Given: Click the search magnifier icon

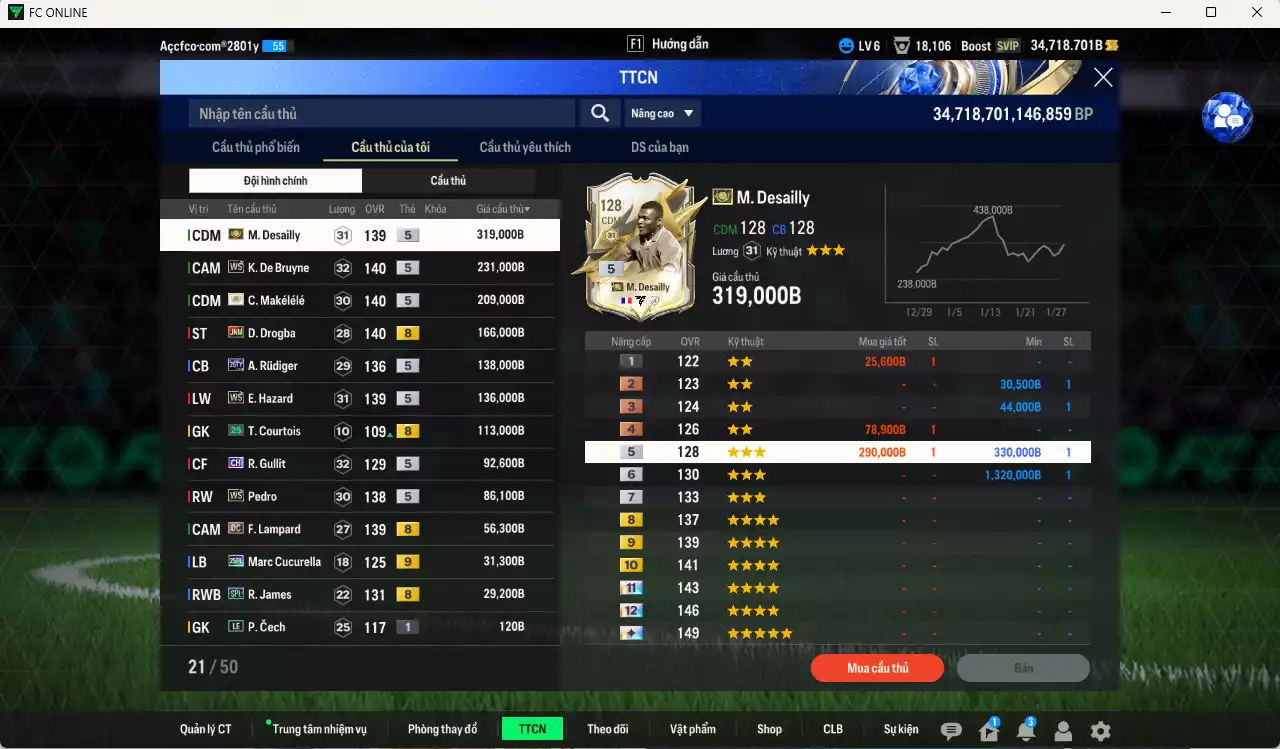Looking at the screenshot, I should click(599, 113).
